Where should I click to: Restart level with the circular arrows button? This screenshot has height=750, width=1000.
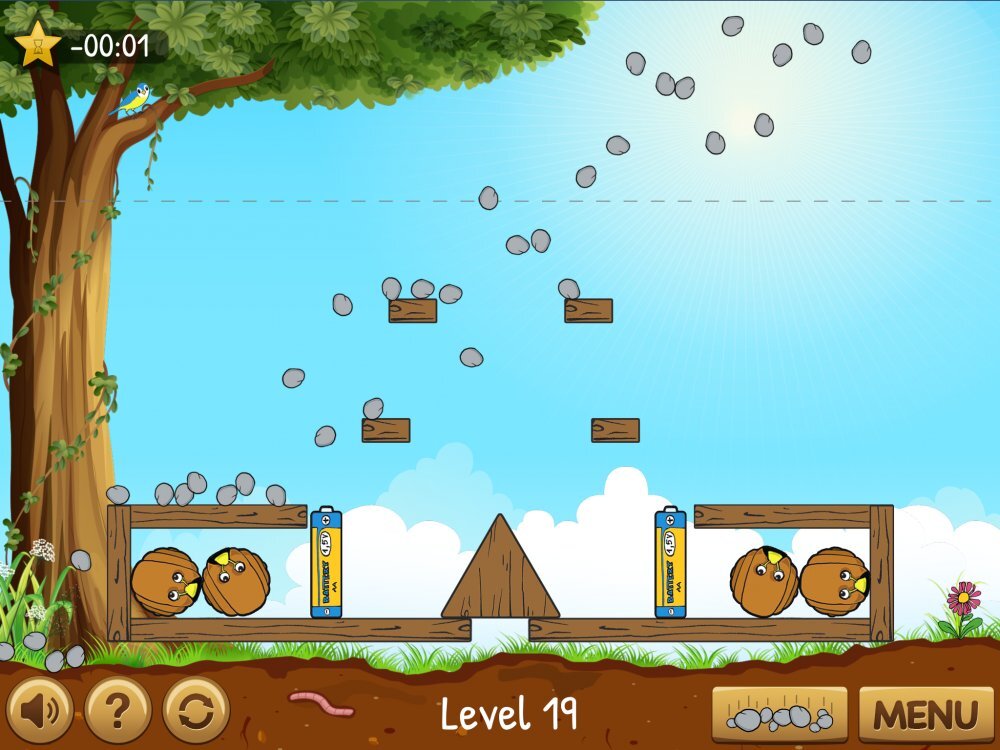pyautogui.click(x=196, y=711)
